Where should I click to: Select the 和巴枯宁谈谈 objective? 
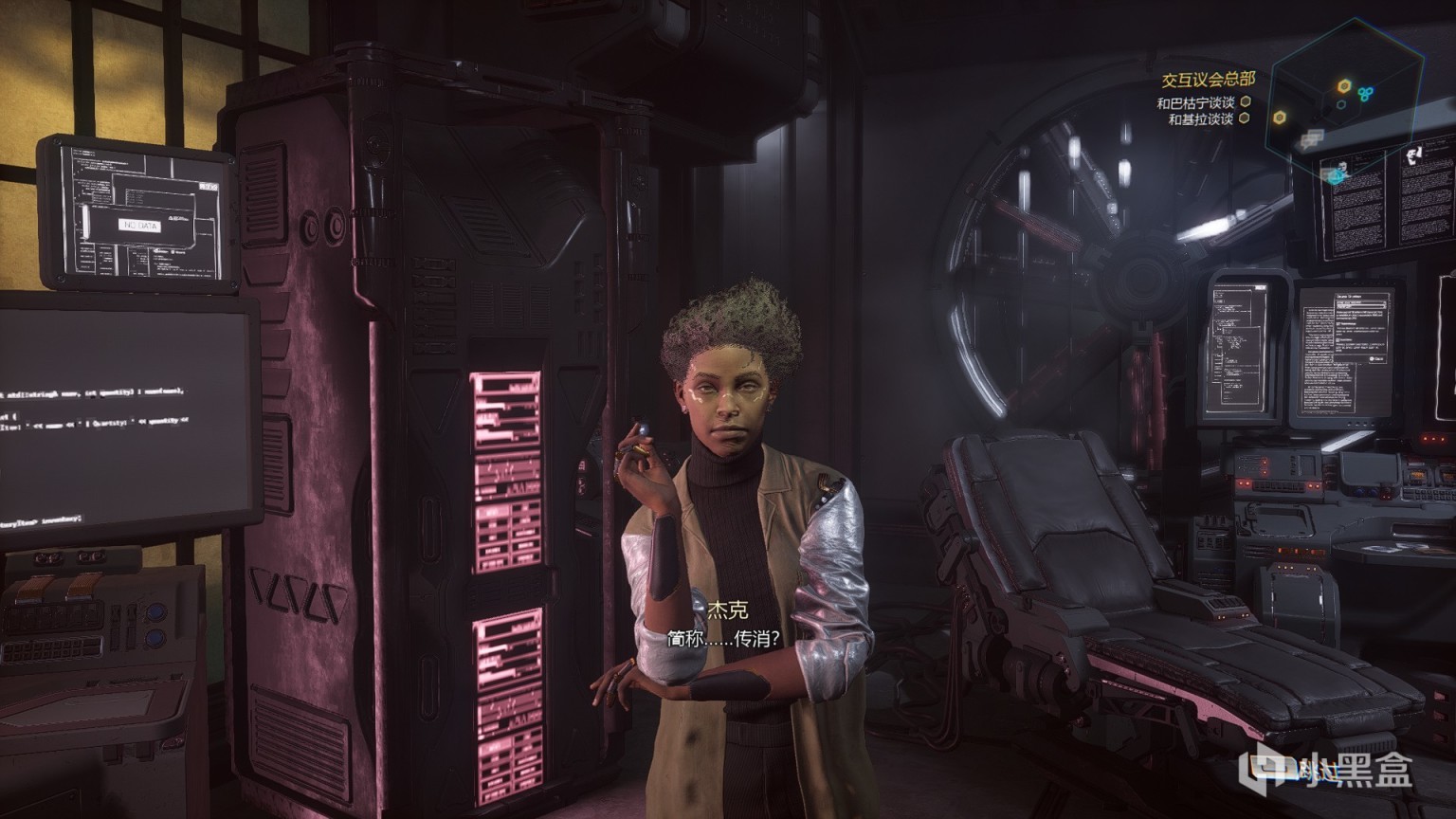(1194, 102)
